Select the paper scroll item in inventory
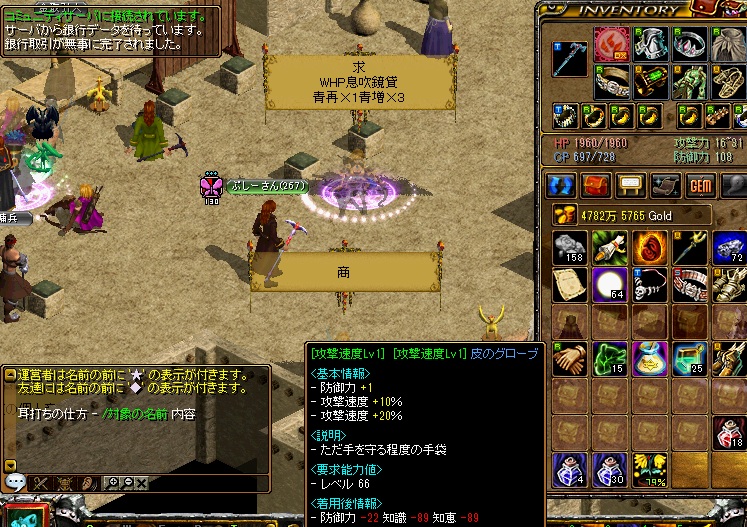 [x=570, y=285]
